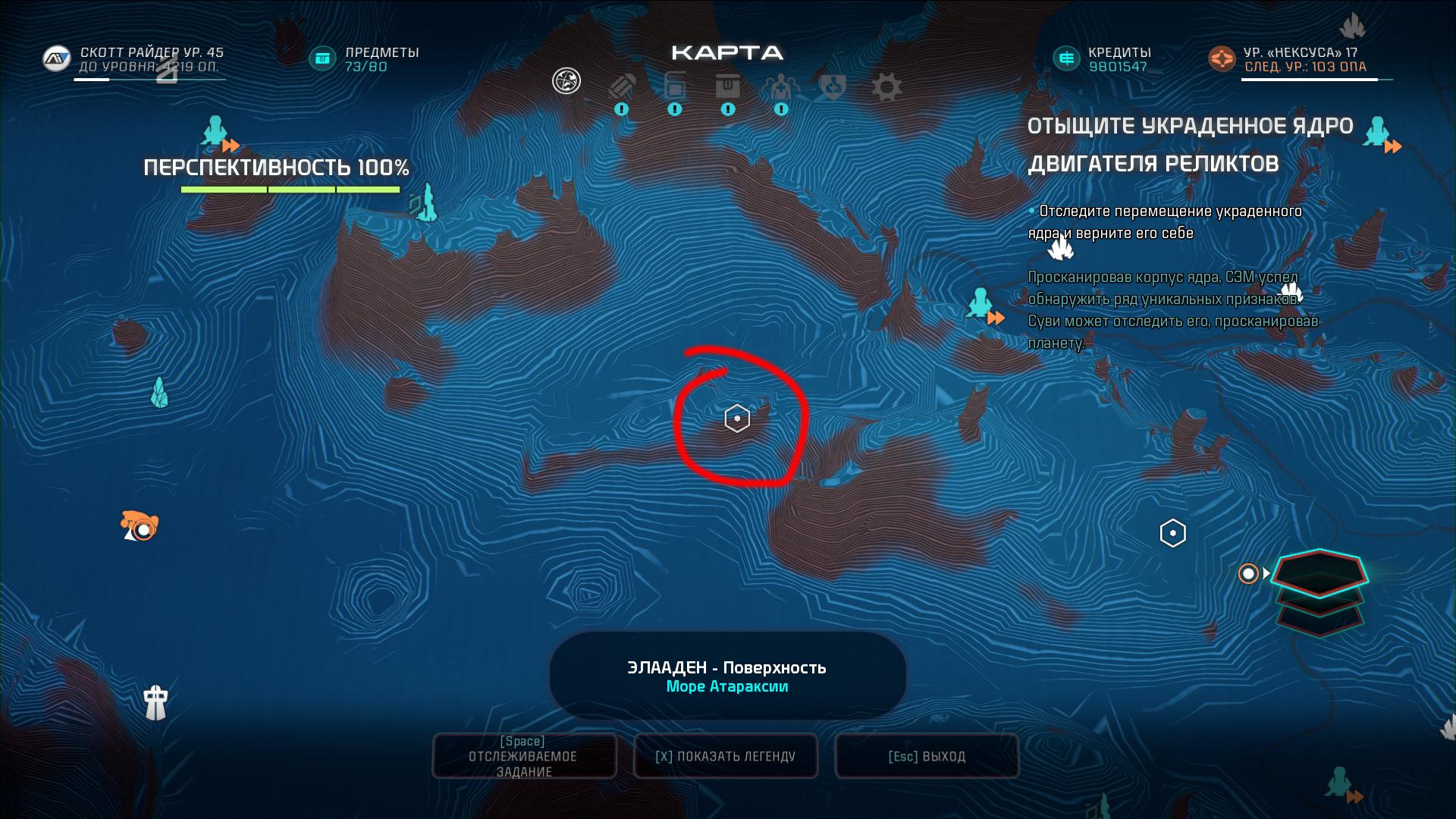The height and width of the screenshot is (819, 1456).
Task: Open the codex document tab
Action: tap(674, 85)
